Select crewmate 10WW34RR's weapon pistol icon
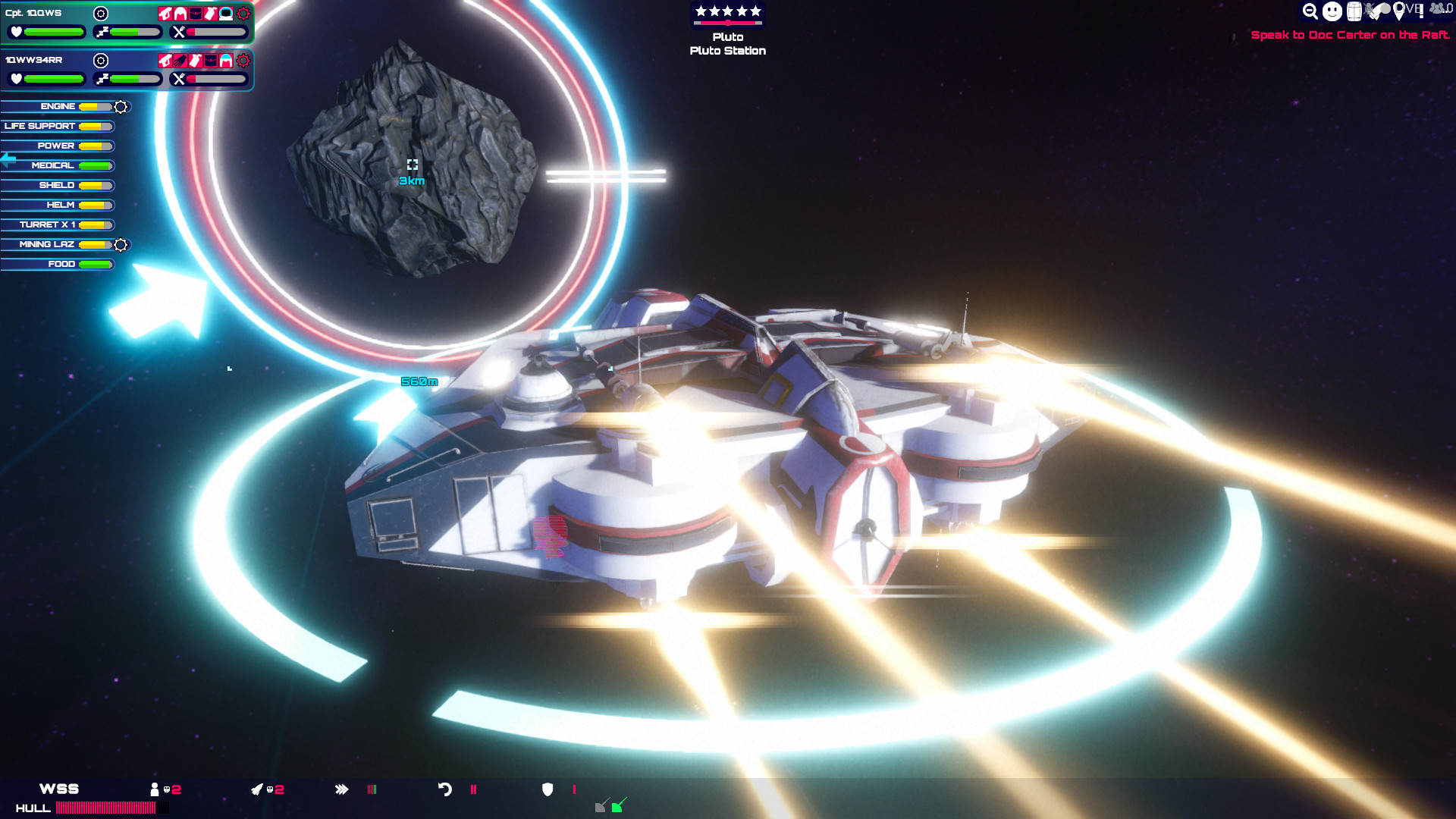This screenshot has width=1456, height=819. tap(165, 61)
